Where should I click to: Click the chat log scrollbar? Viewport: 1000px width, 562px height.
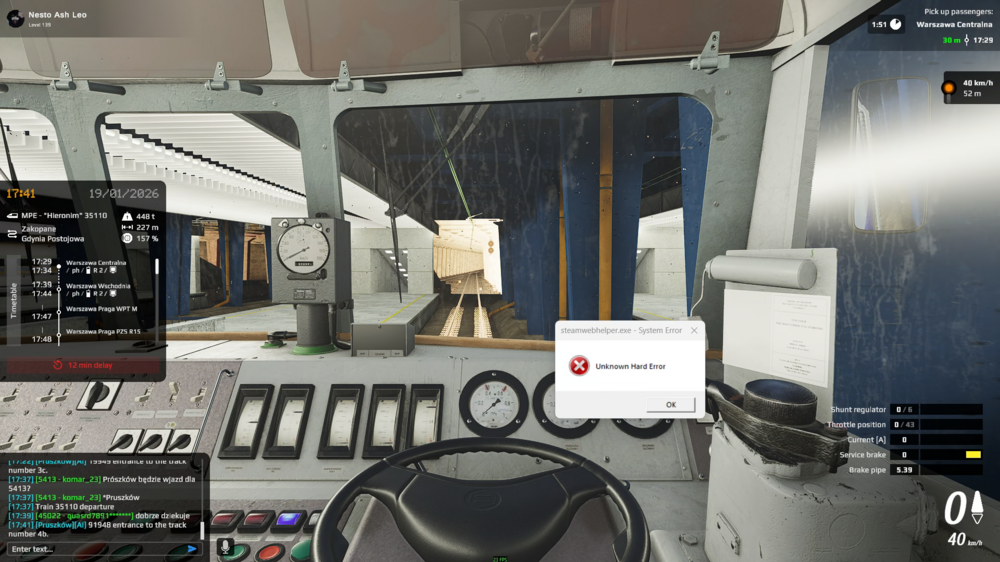point(202,528)
